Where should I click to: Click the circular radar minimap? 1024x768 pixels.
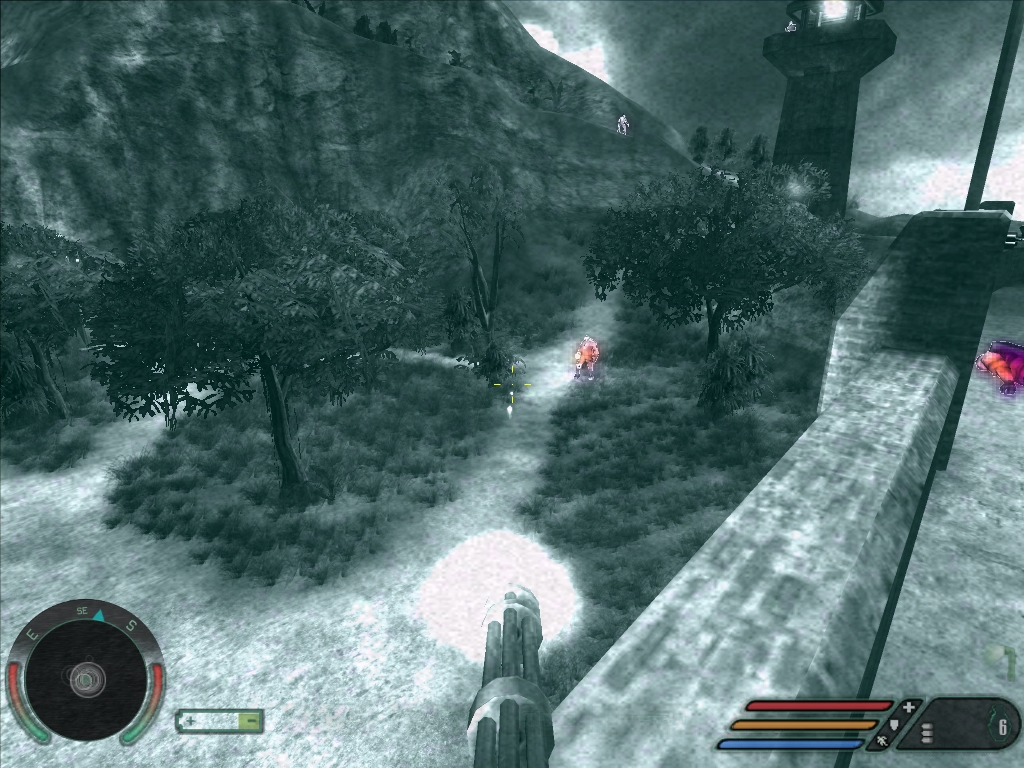[86, 679]
